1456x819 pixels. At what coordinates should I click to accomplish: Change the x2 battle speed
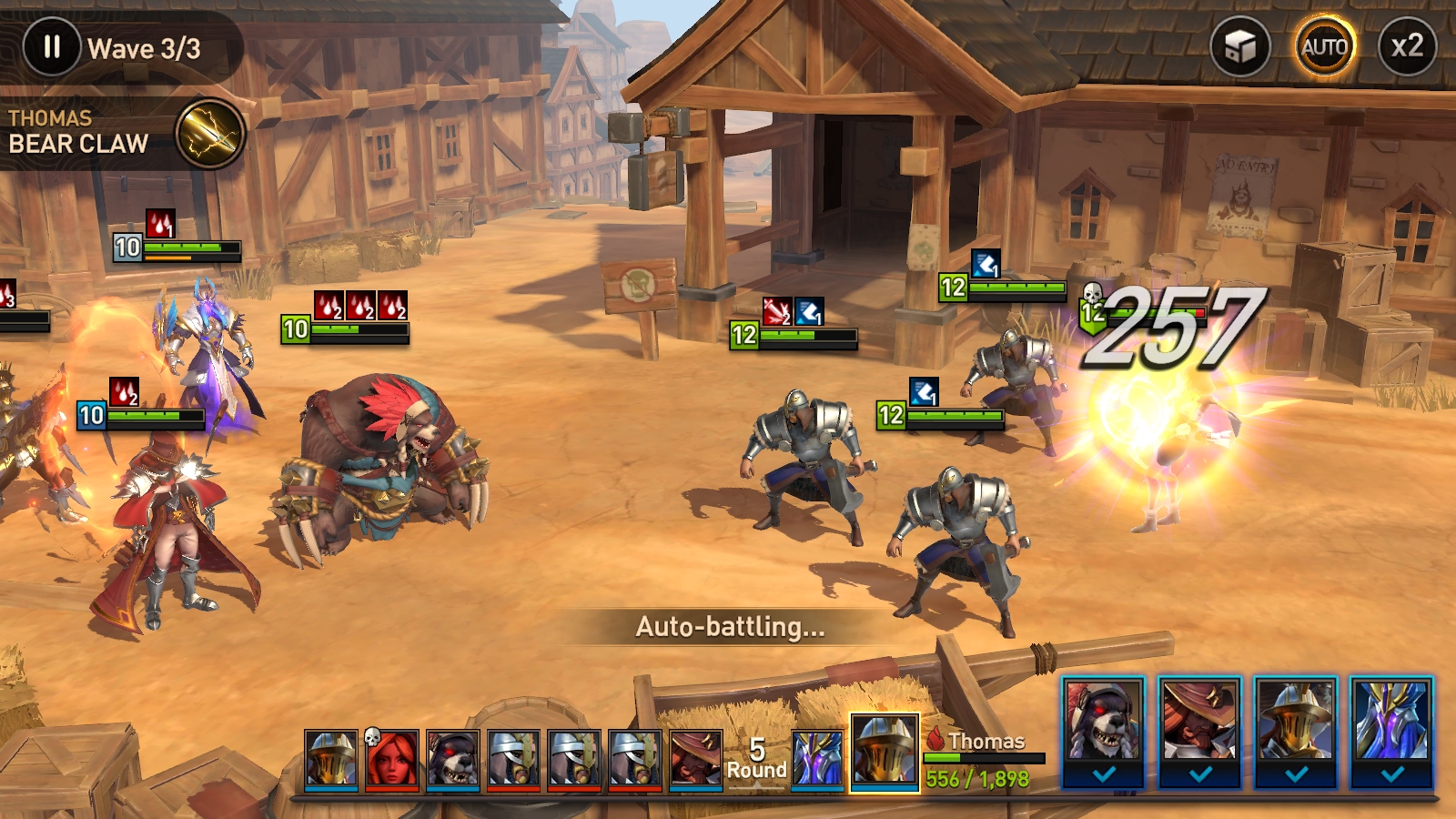(x=1407, y=46)
